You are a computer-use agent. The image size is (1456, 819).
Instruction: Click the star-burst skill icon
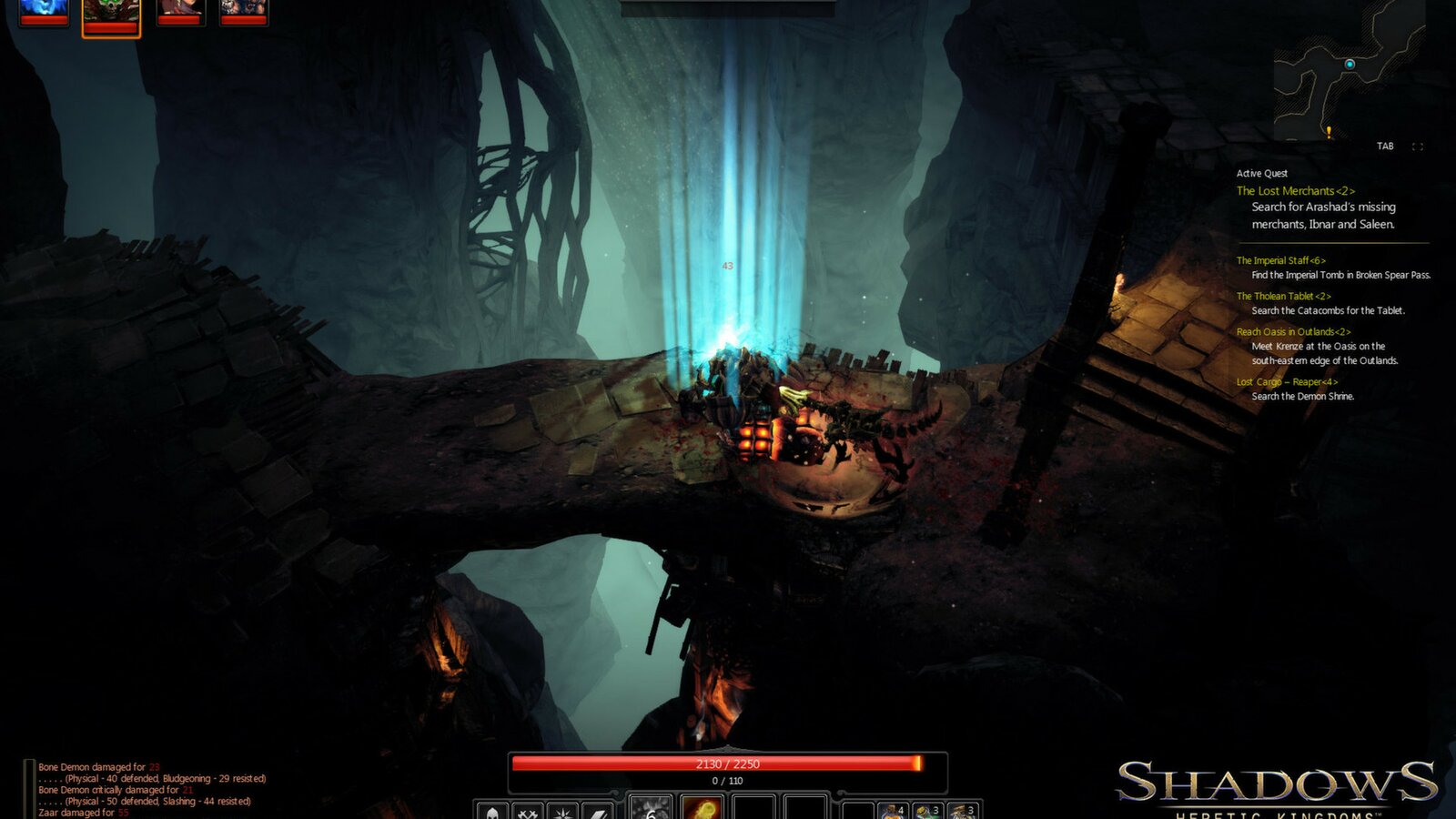(x=562, y=810)
